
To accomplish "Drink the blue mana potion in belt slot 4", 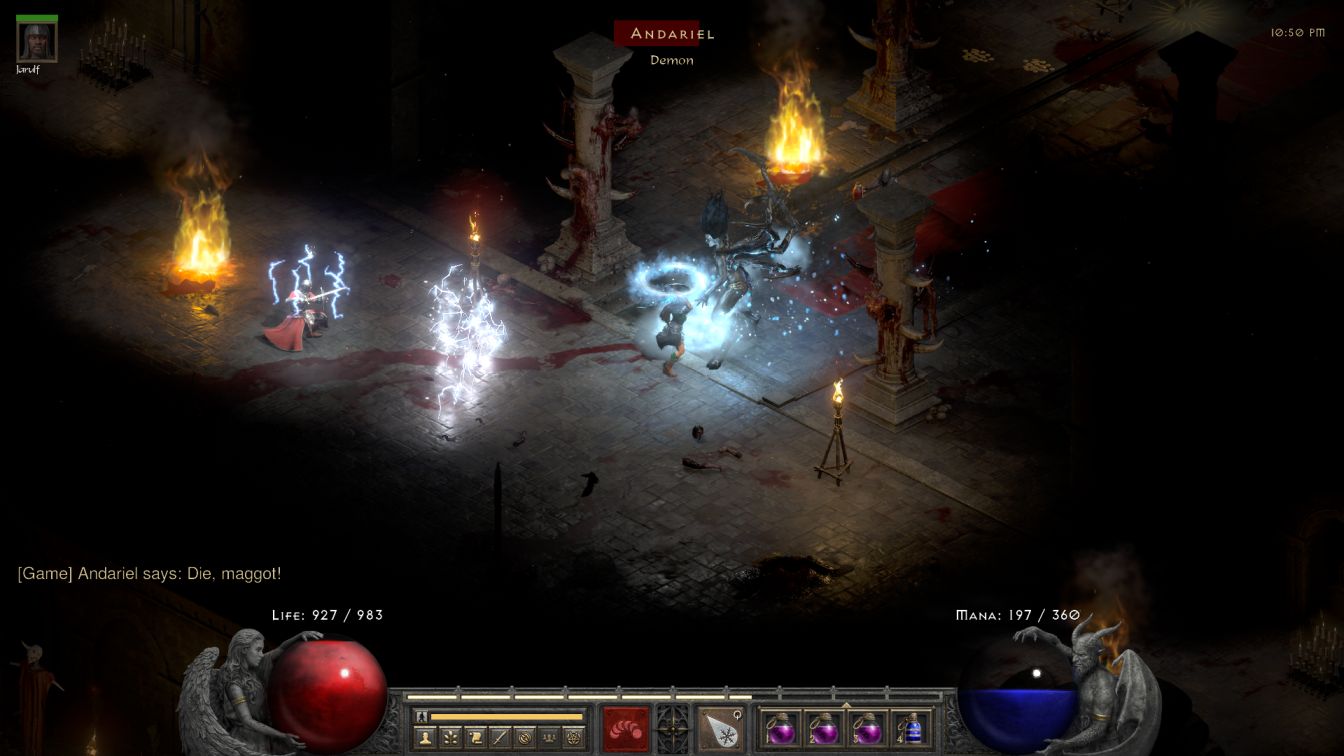I will (x=912, y=728).
